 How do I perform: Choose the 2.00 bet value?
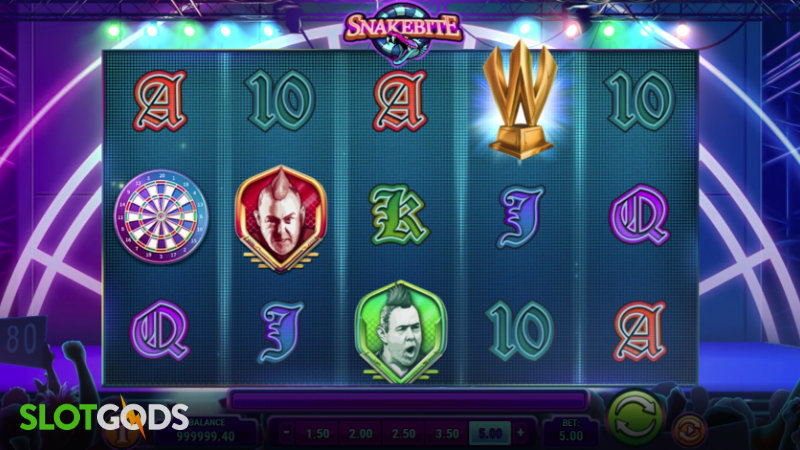click(359, 434)
